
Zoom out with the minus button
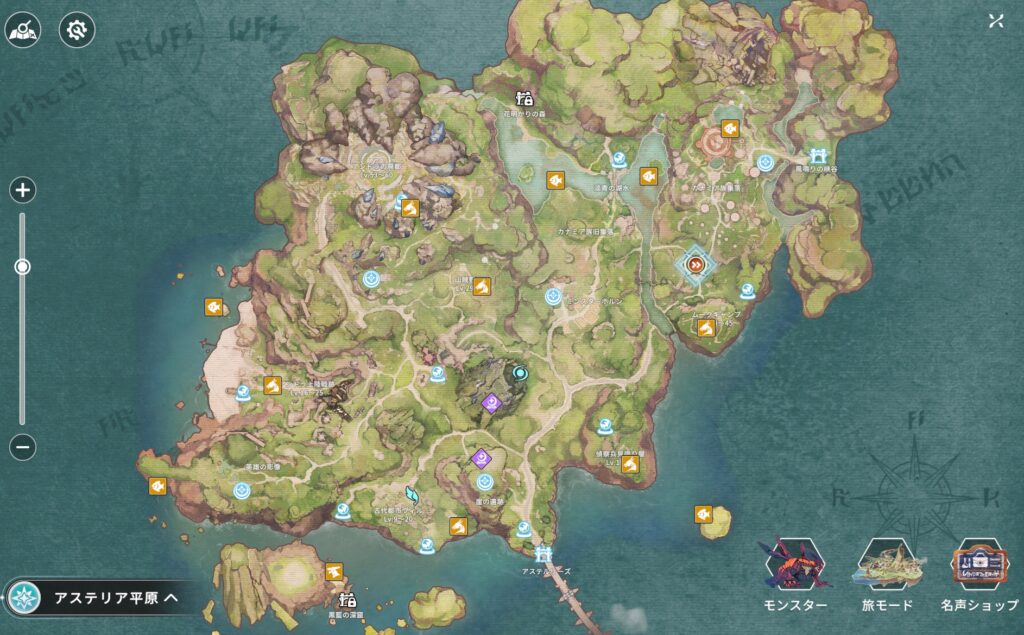pos(23,447)
